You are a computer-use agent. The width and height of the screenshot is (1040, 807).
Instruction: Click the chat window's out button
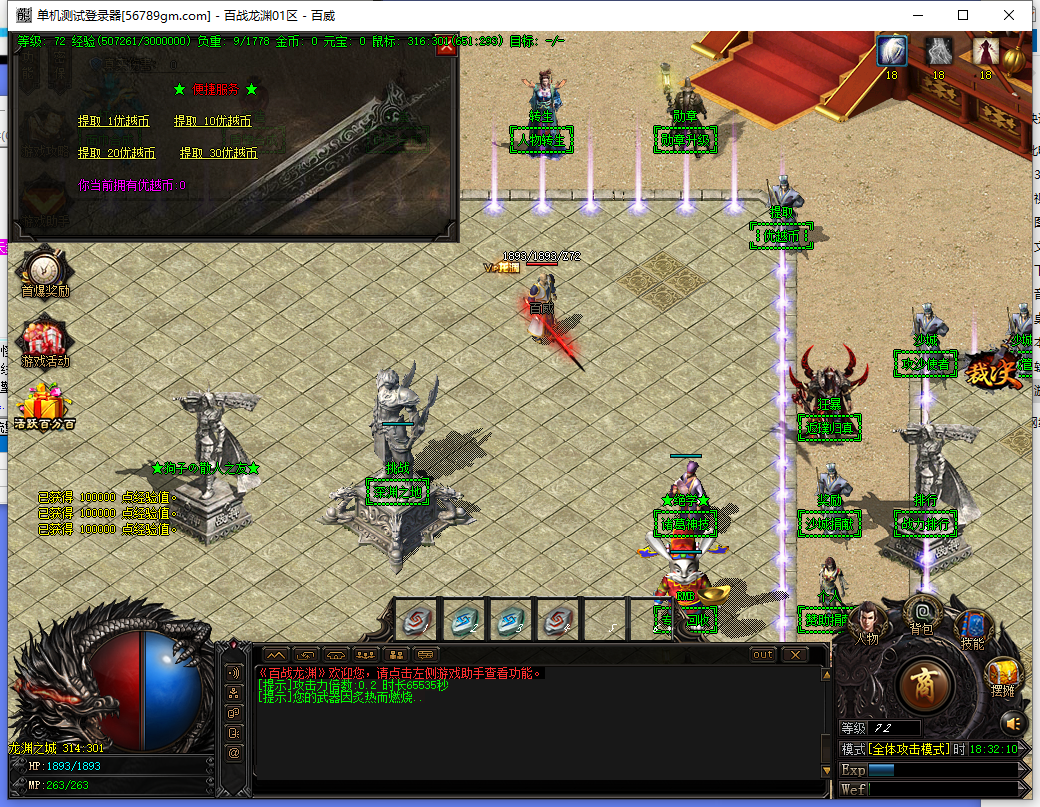(x=763, y=655)
